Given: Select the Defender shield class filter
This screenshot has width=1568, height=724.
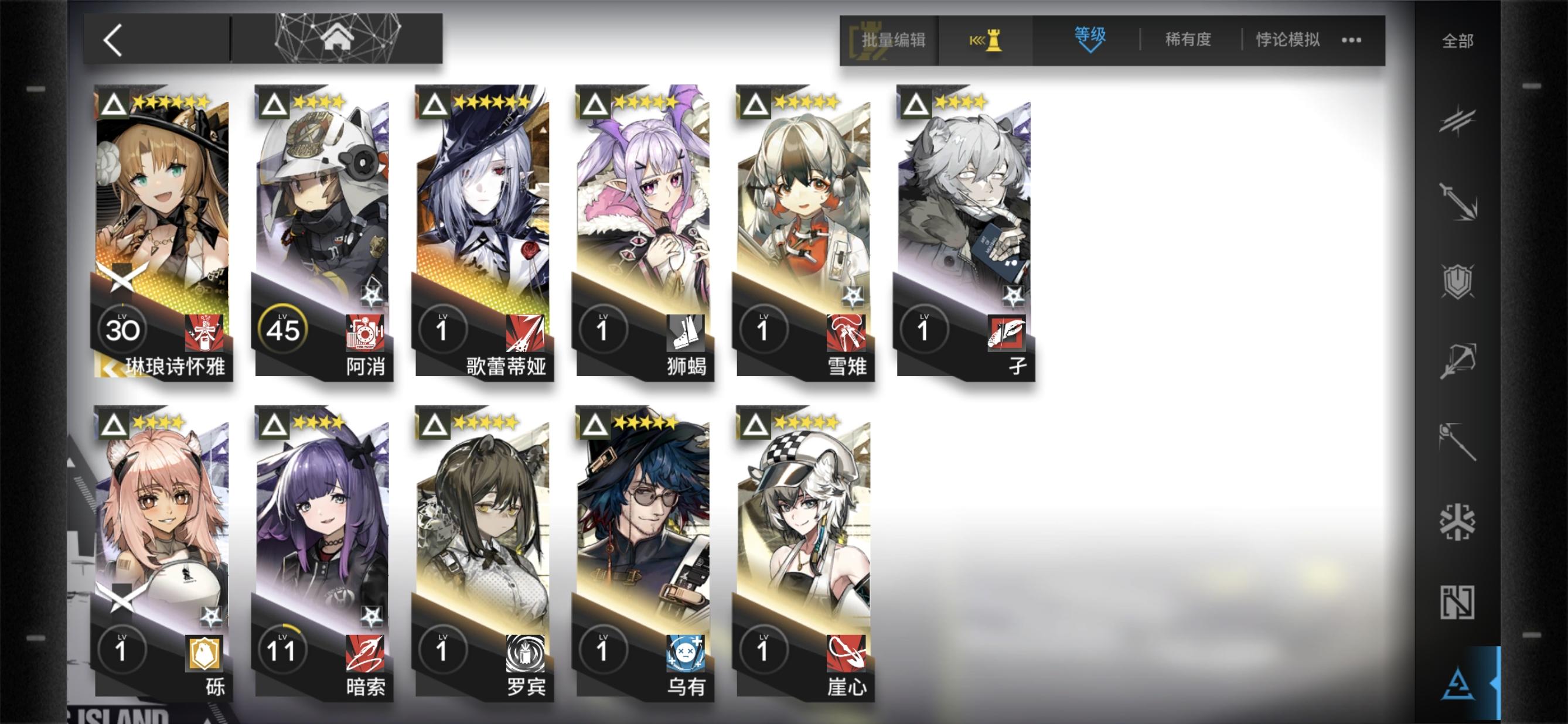Looking at the screenshot, I should (x=1460, y=281).
